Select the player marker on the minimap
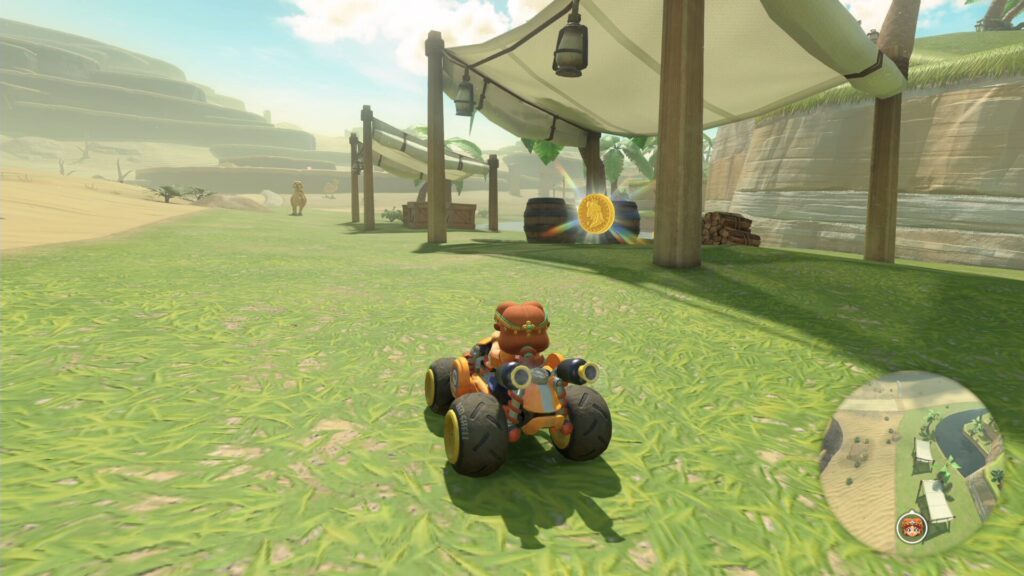Screen dimensions: 1024x576 coord(910,526)
